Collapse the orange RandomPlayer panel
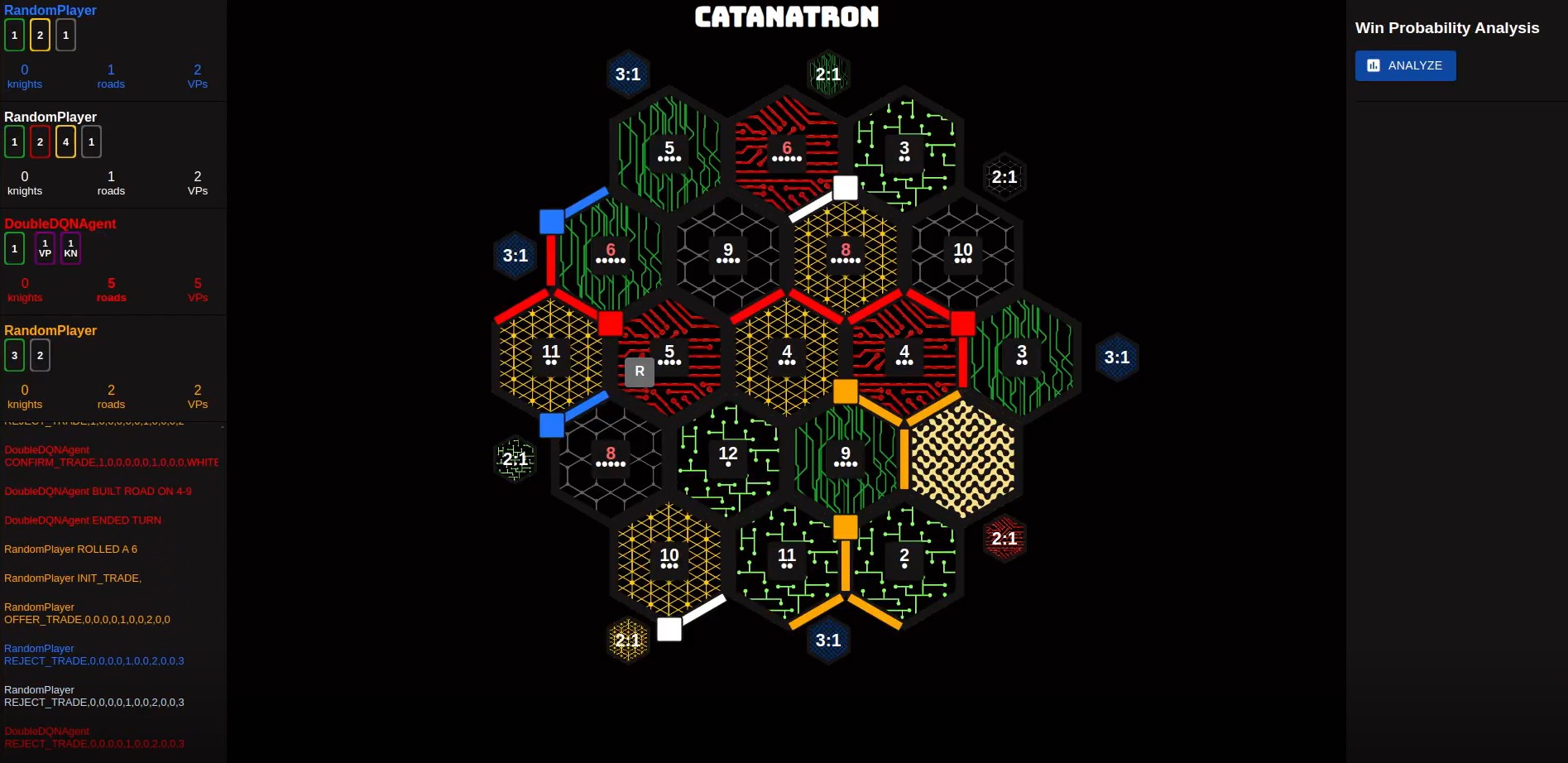Screen dimensions: 1568x763 coord(50,330)
